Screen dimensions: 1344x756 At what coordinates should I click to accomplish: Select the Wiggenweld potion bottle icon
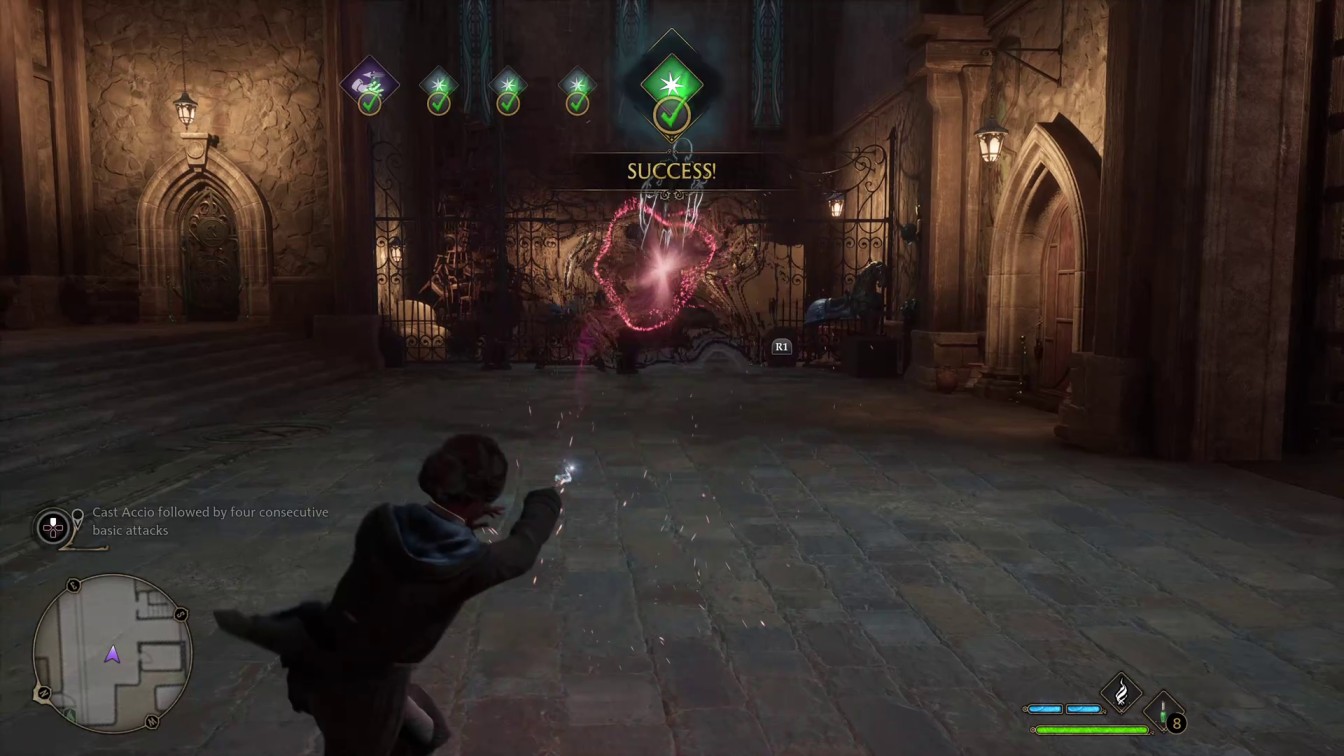pyautogui.click(x=1163, y=711)
